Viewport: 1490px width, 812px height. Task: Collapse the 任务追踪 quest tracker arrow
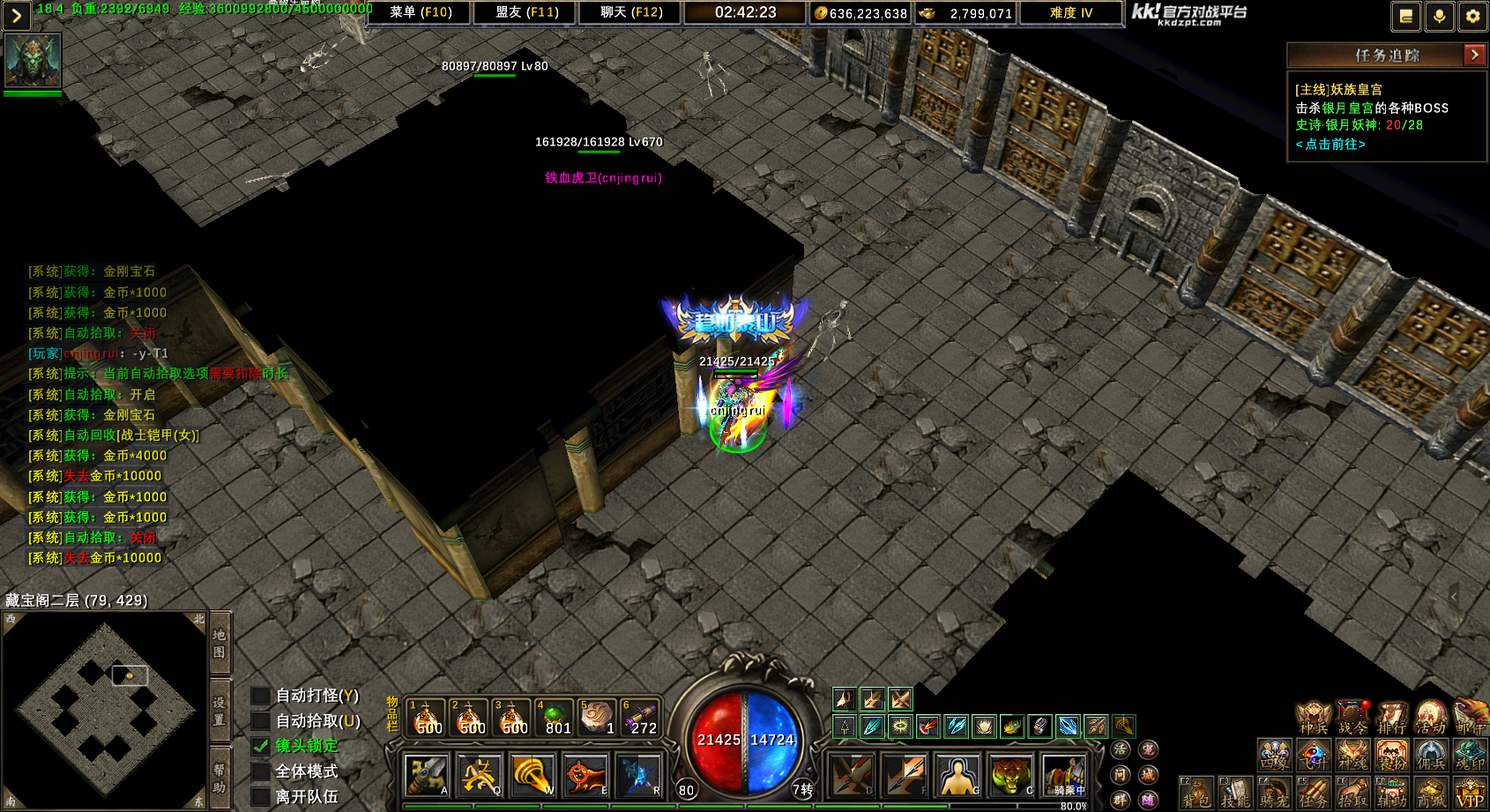pos(1474,55)
